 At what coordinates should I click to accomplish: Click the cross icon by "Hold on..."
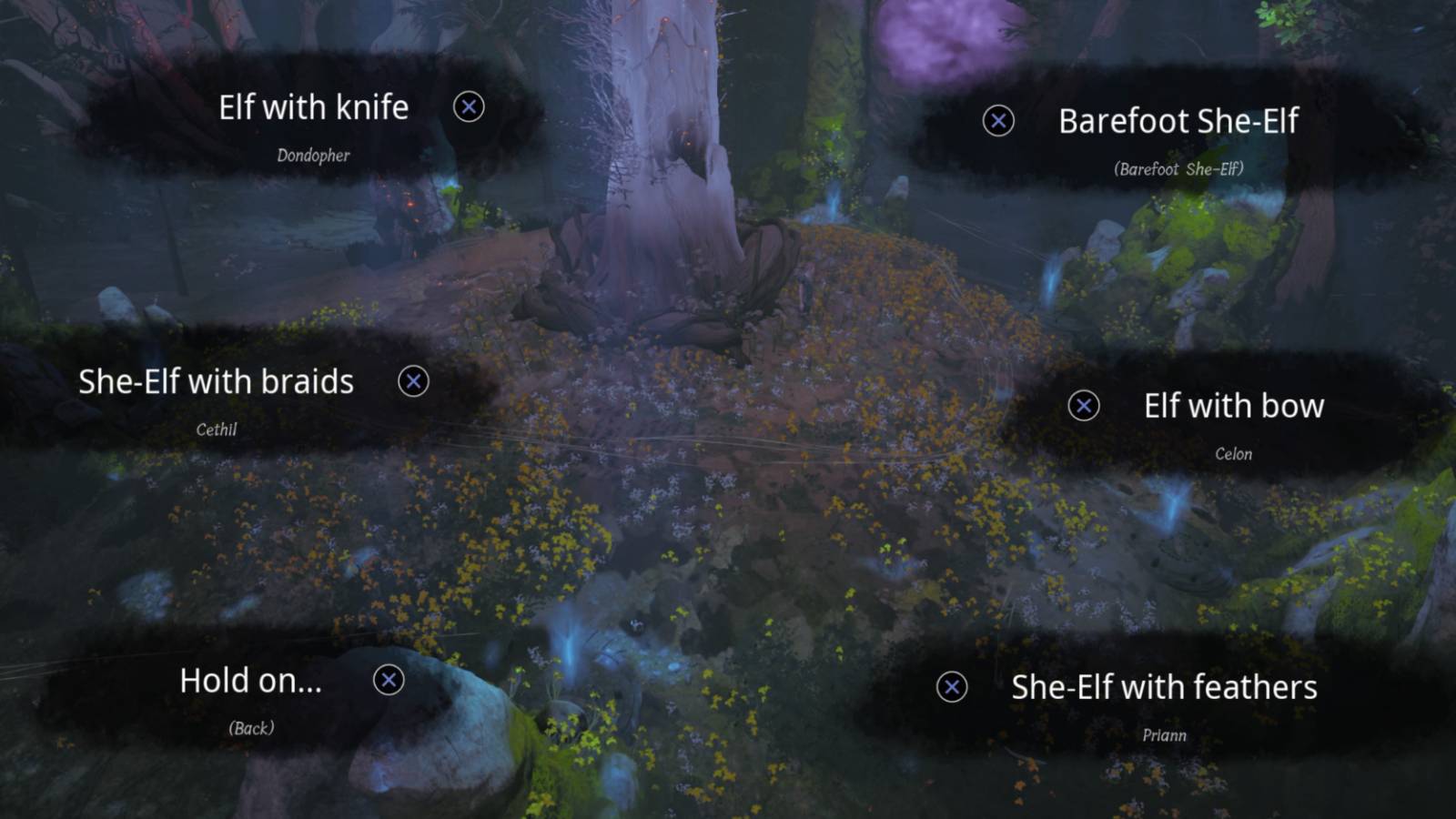[389, 680]
